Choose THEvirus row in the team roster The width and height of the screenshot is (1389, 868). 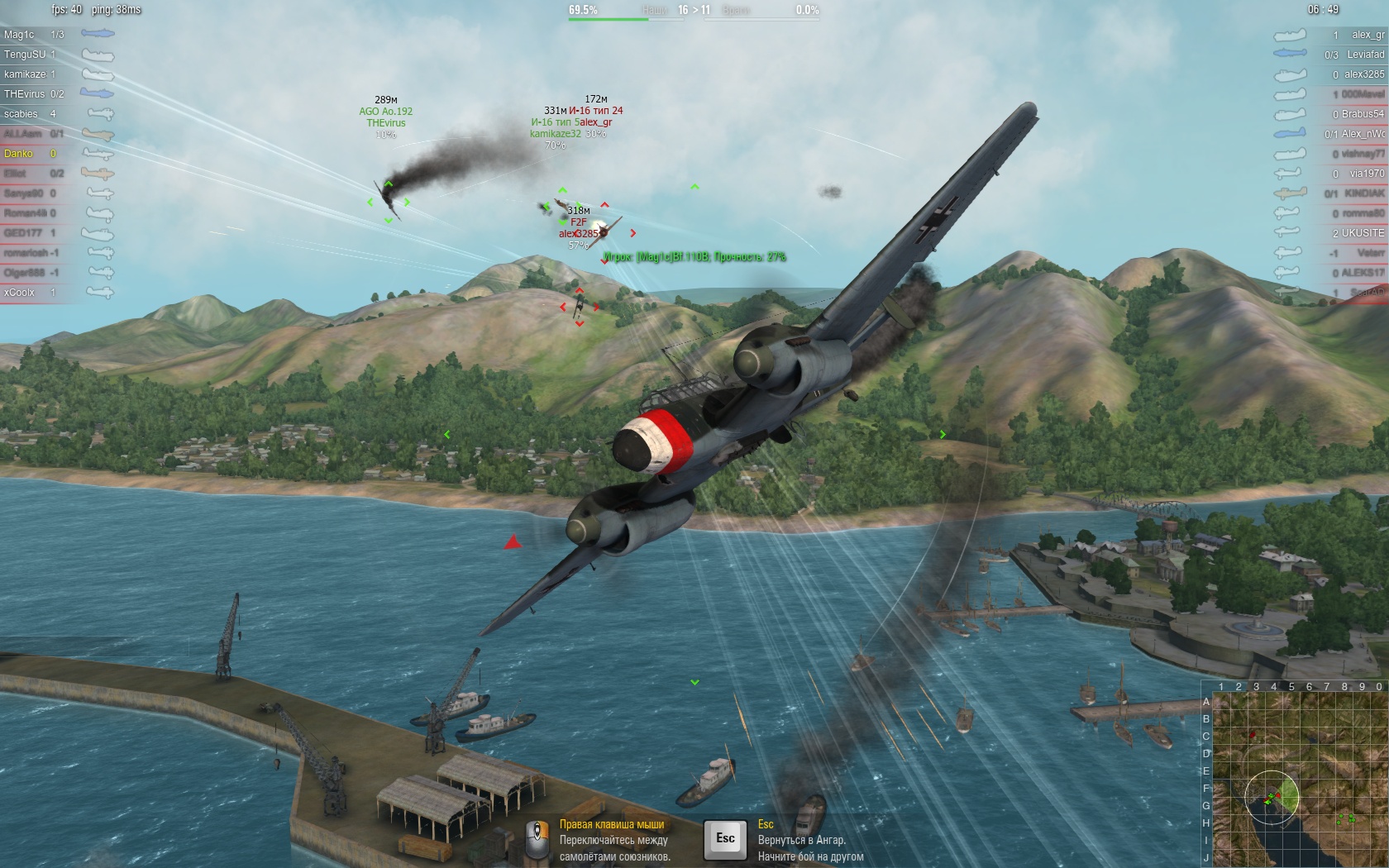[x=25, y=94]
